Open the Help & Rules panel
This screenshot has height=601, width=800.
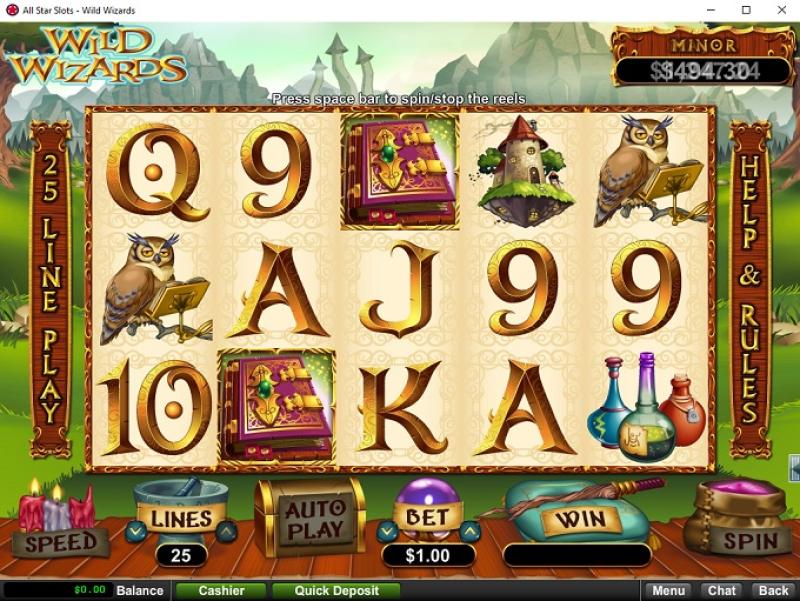point(749,288)
